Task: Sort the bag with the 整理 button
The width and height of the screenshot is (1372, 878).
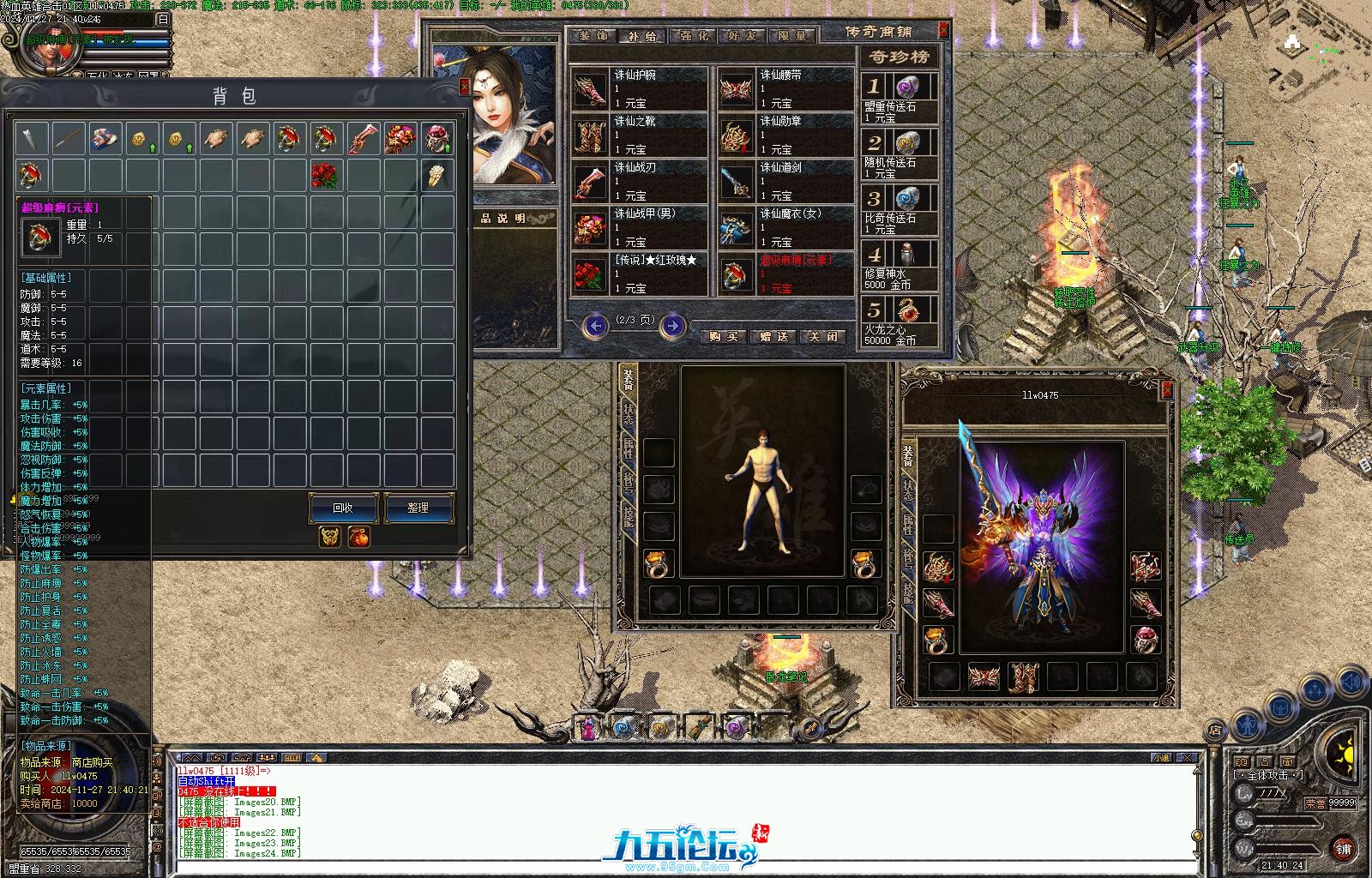Action: [418, 508]
